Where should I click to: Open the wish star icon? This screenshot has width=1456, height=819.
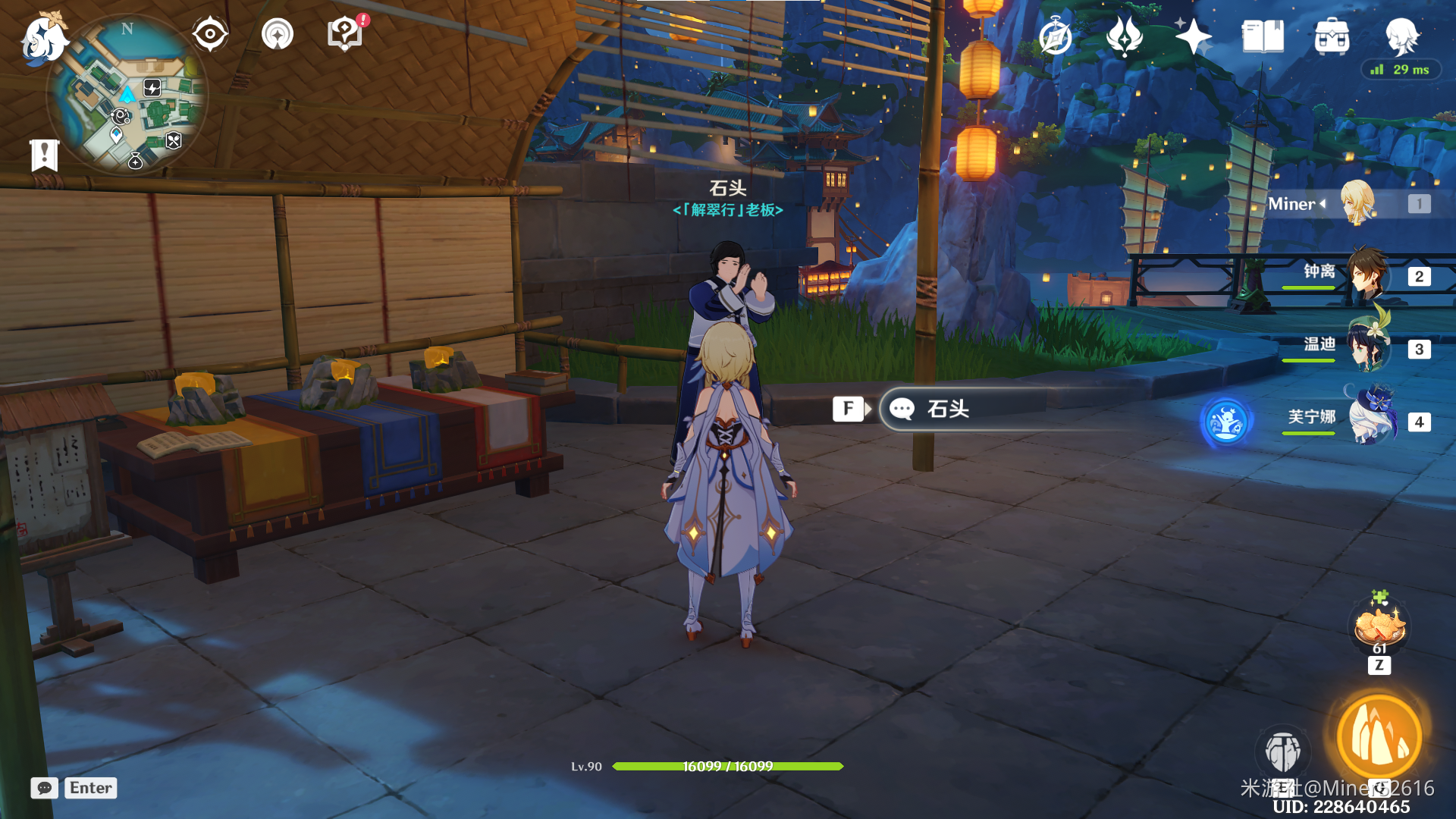coord(1193,36)
